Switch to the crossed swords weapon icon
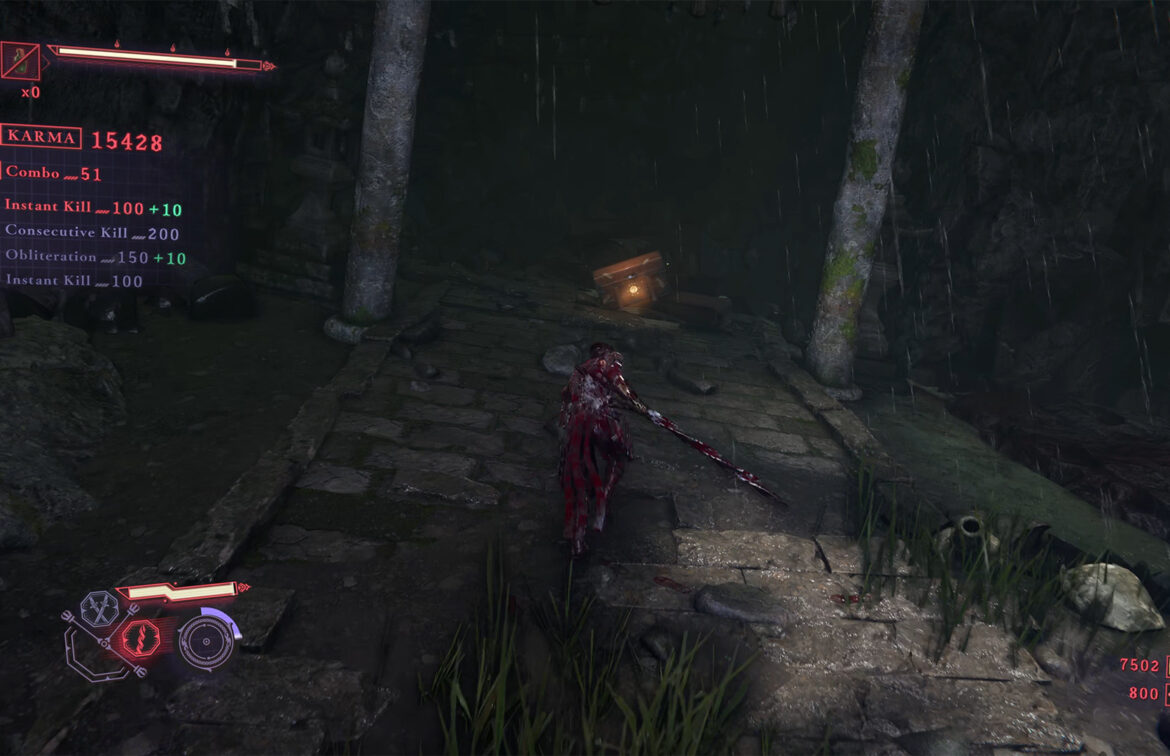 coord(98,608)
